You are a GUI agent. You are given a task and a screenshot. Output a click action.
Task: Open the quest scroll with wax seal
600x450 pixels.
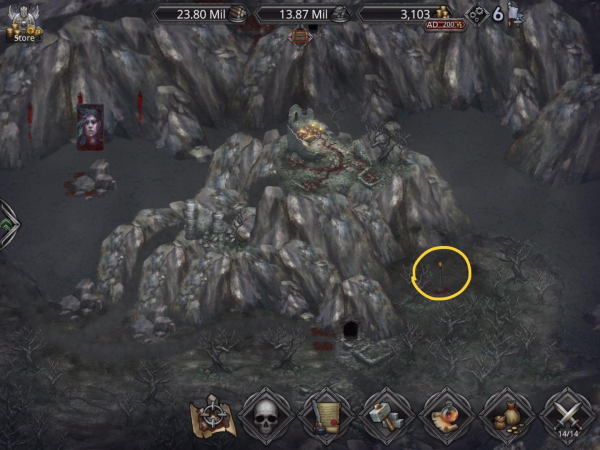[324, 414]
